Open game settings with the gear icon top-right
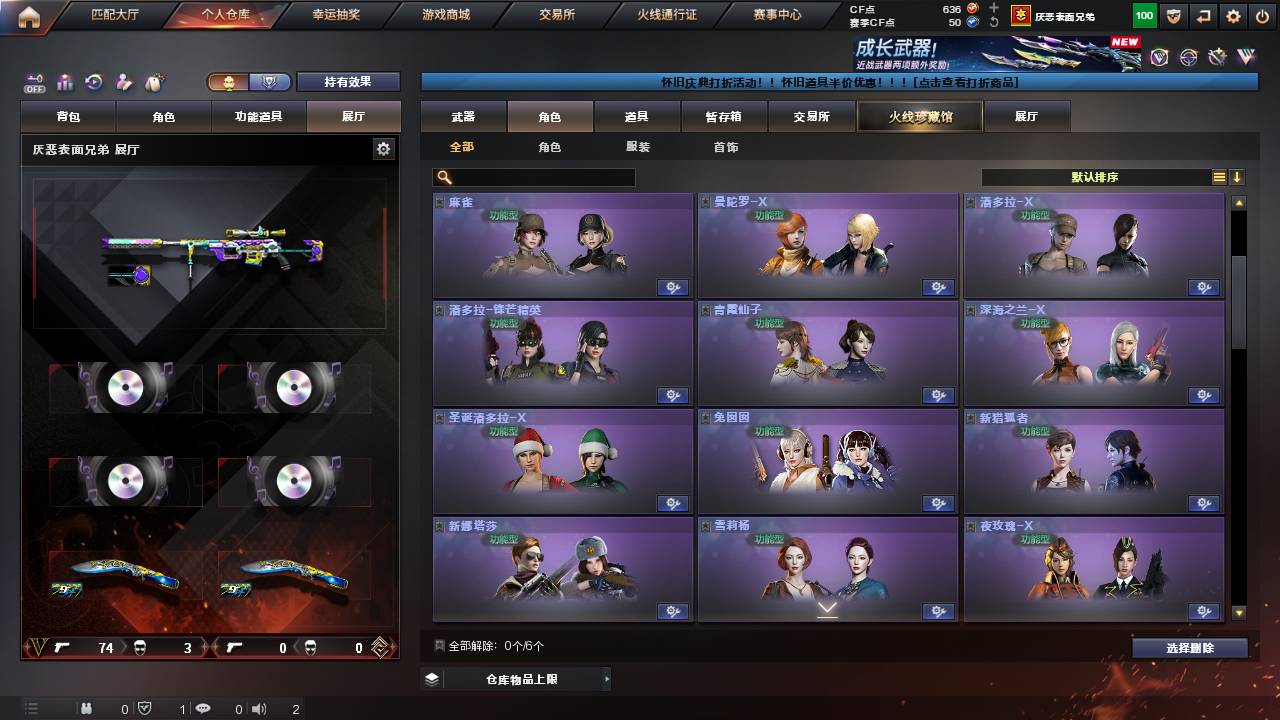1280x720 pixels. tap(1233, 14)
